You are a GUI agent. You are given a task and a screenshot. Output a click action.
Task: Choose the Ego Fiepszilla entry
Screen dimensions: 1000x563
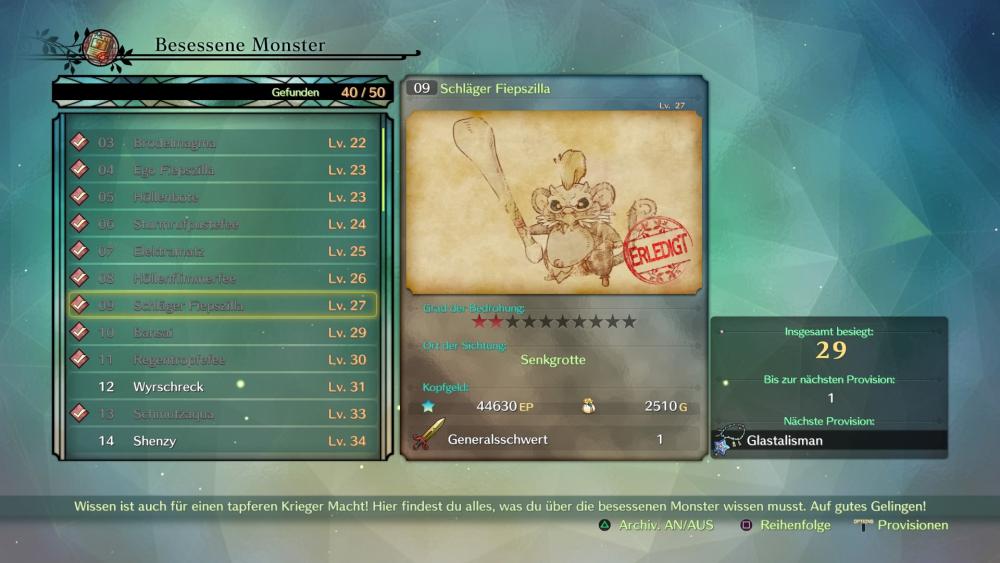click(x=222, y=170)
